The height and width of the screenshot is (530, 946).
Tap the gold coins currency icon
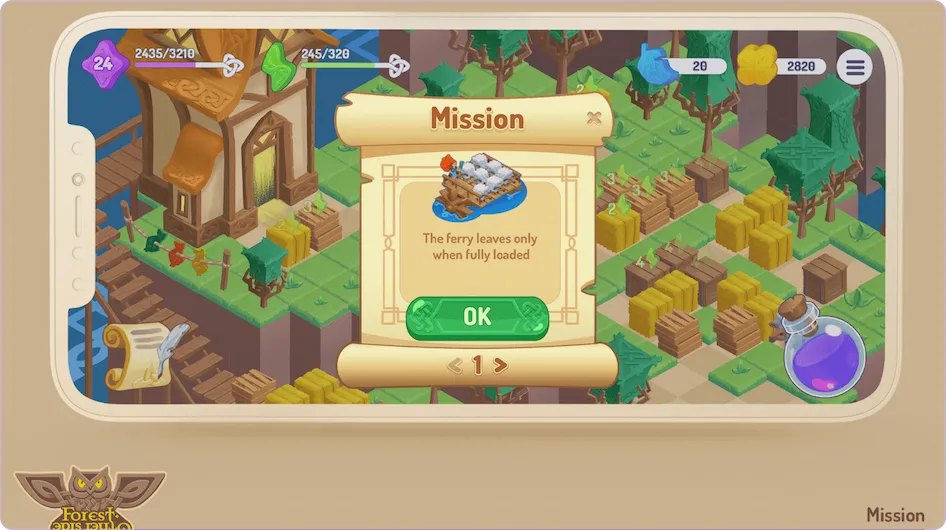757,66
